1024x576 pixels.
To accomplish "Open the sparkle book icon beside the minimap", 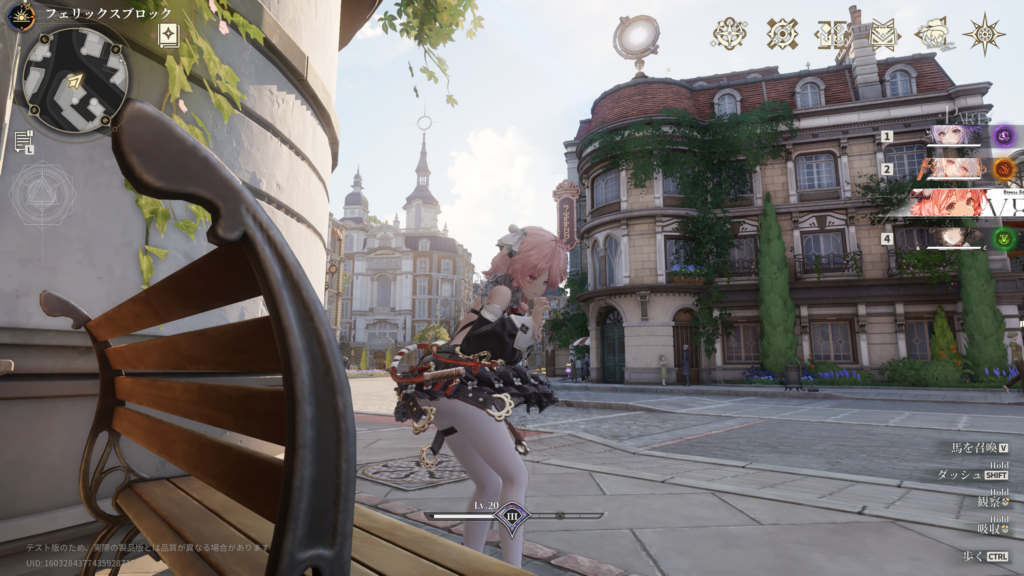I will pos(169,36).
